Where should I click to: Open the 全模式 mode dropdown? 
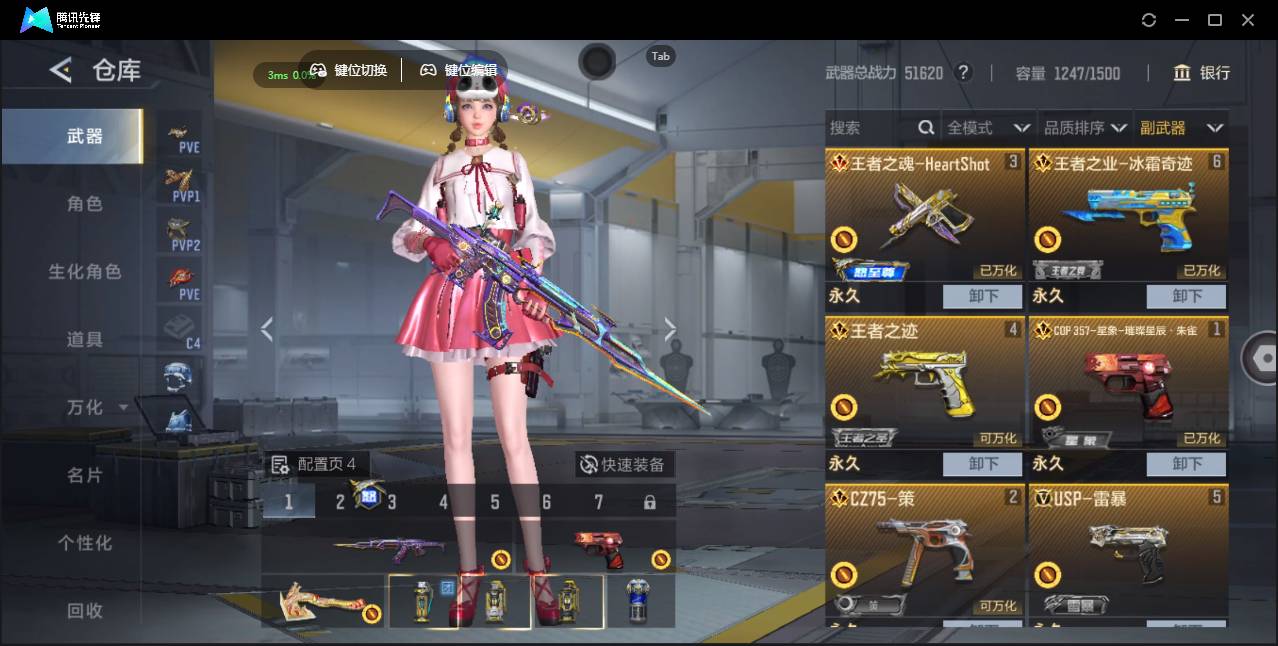click(988, 128)
